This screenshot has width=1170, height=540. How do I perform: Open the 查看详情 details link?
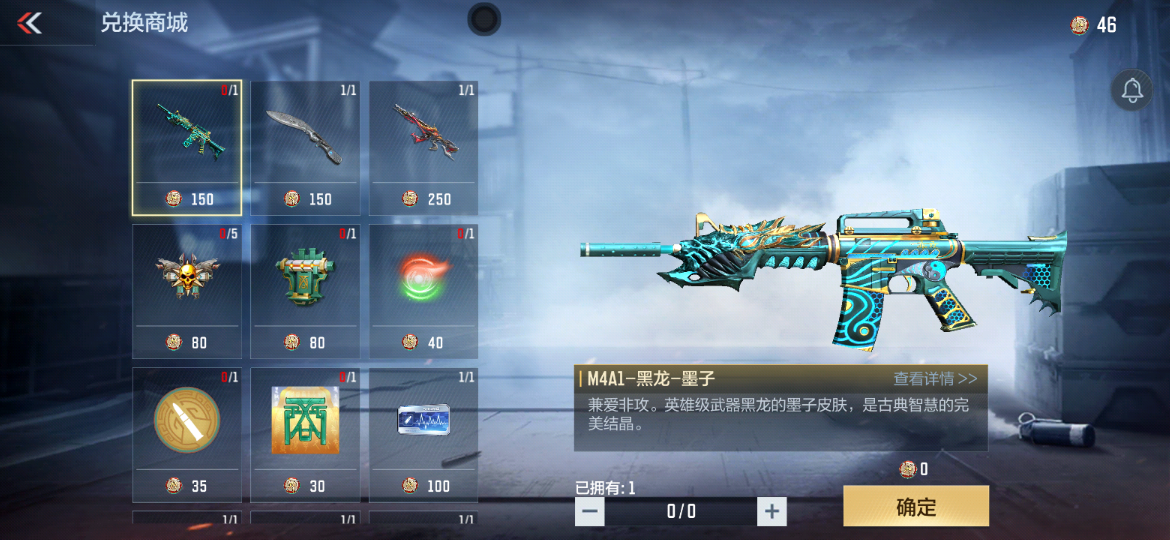click(x=935, y=379)
